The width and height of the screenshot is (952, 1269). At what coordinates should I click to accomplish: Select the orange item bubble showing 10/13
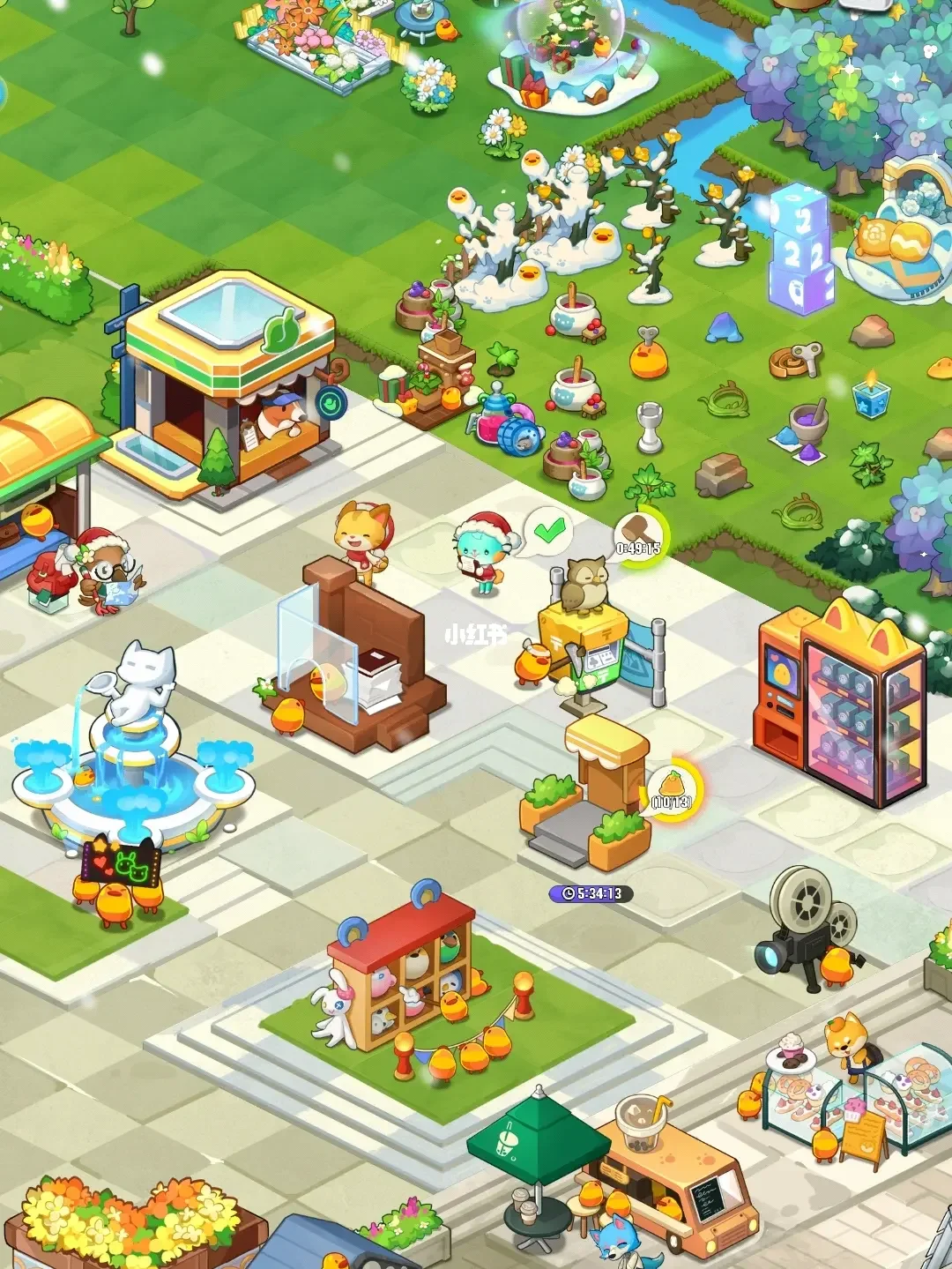(x=673, y=788)
